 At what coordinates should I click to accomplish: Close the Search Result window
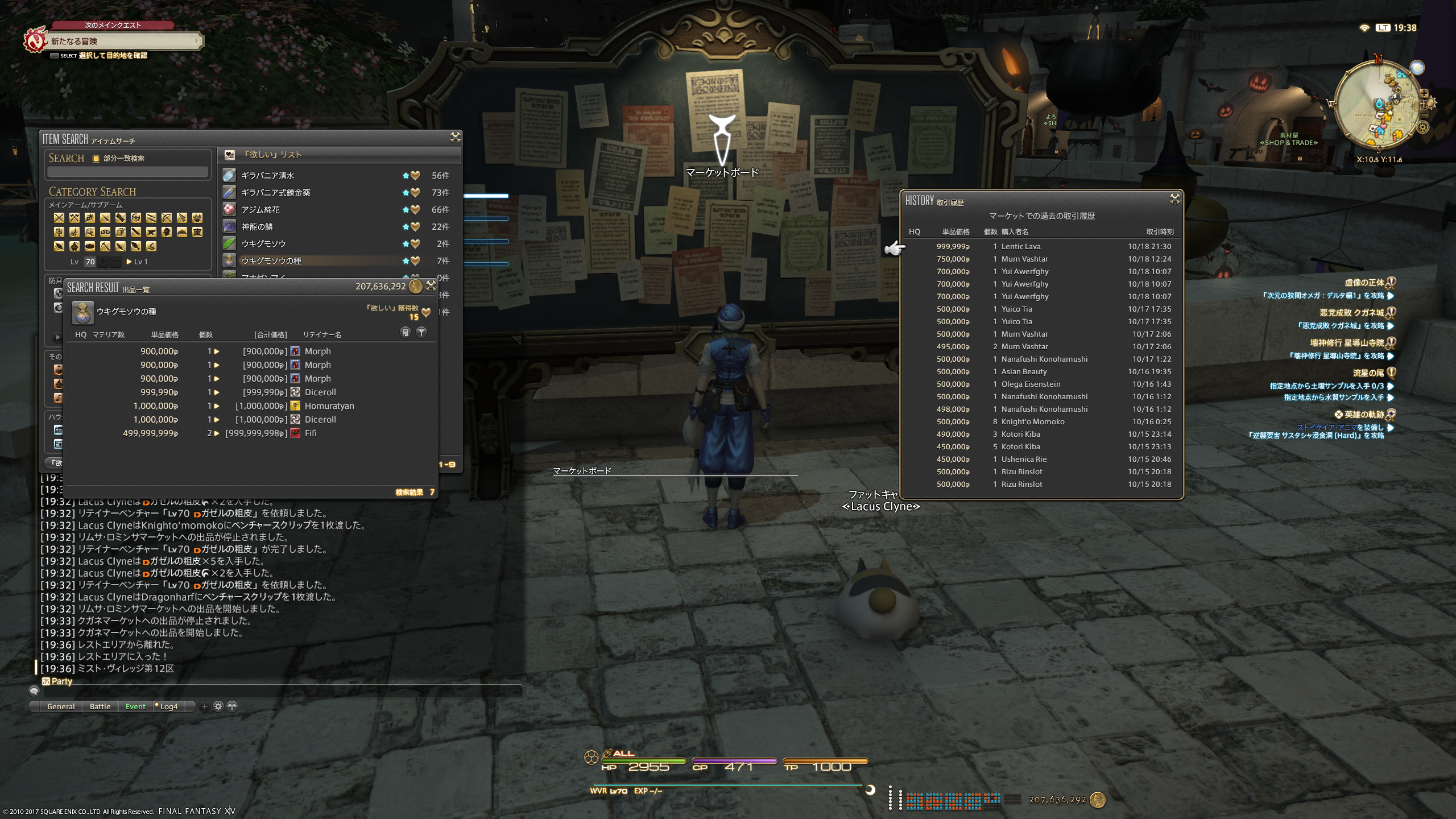431,286
